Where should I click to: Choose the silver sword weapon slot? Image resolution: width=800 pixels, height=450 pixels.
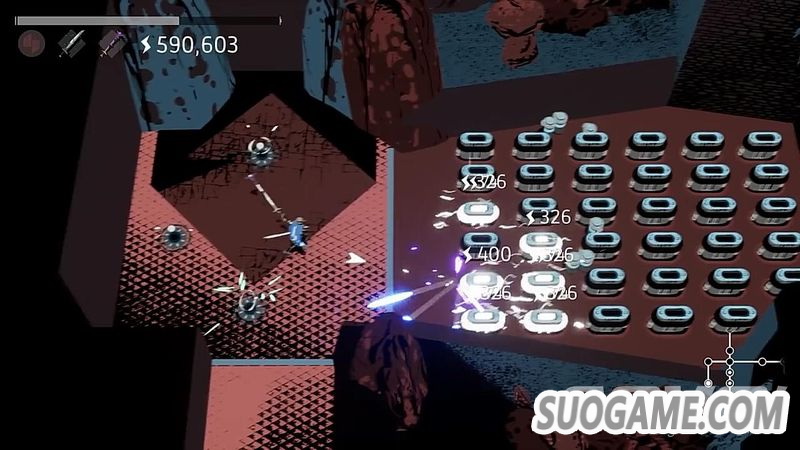(x=70, y=43)
